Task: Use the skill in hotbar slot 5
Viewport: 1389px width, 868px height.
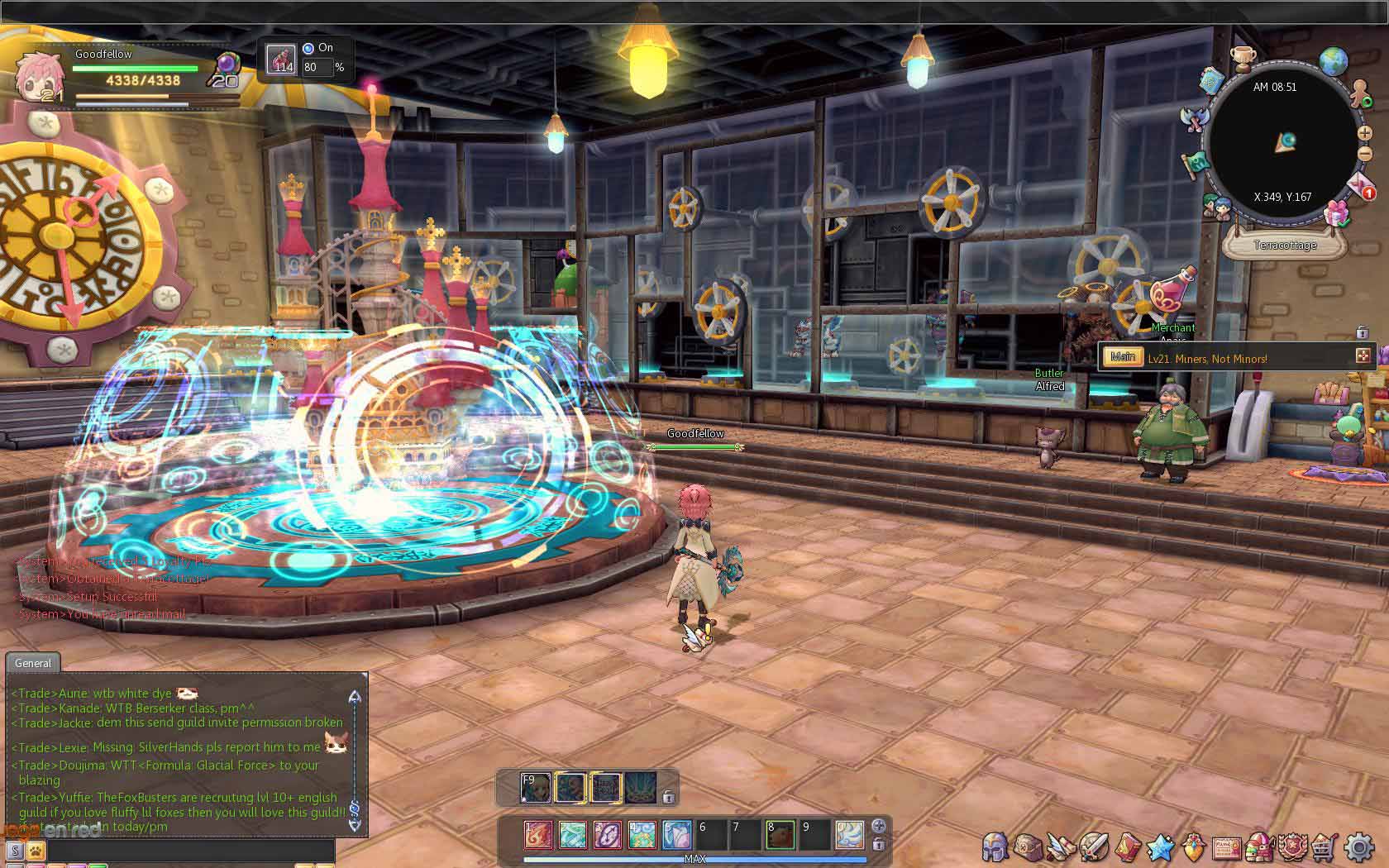Action: (x=676, y=833)
